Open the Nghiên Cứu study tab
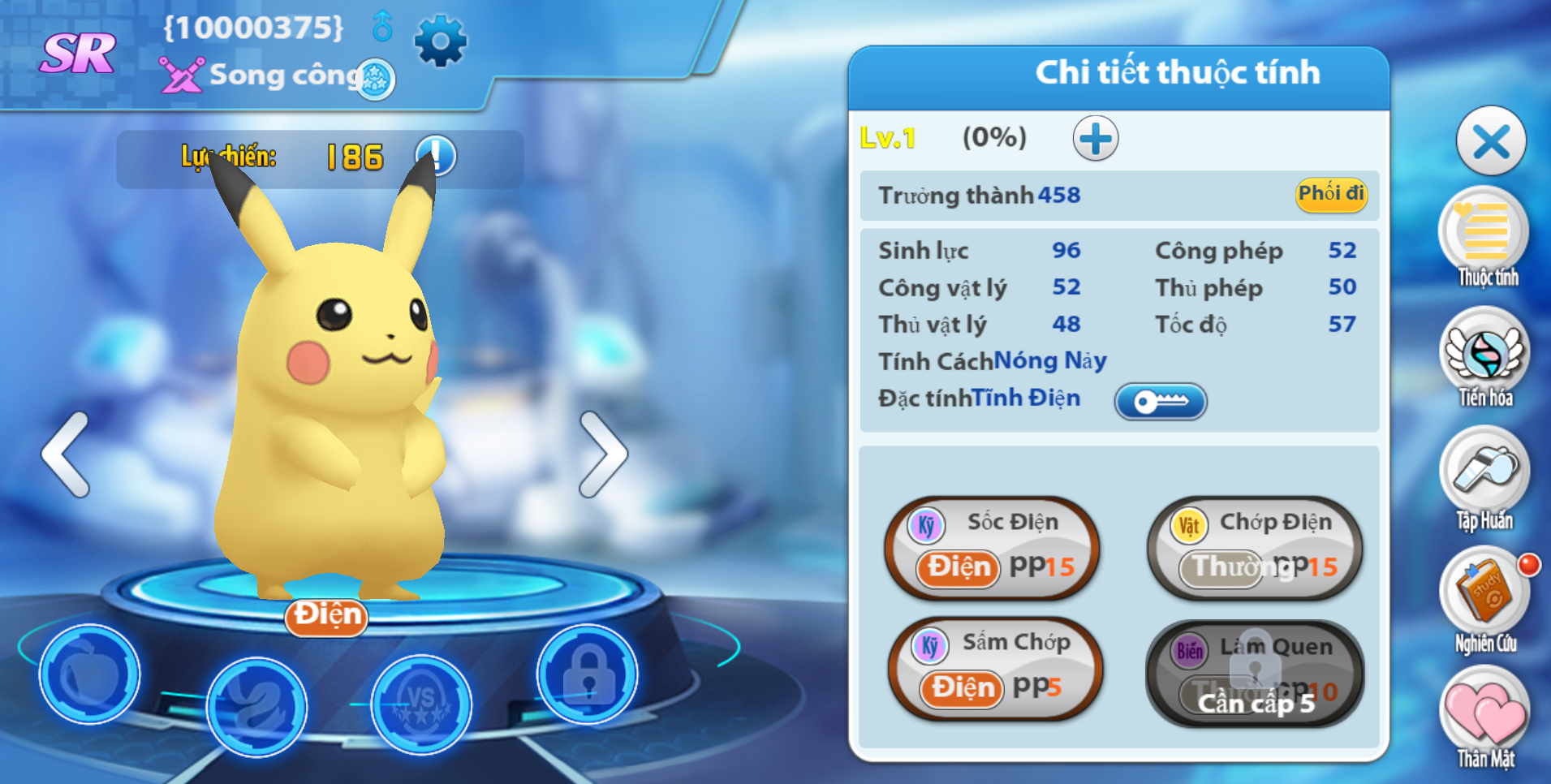This screenshot has width=1551, height=784. point(1484,597)
